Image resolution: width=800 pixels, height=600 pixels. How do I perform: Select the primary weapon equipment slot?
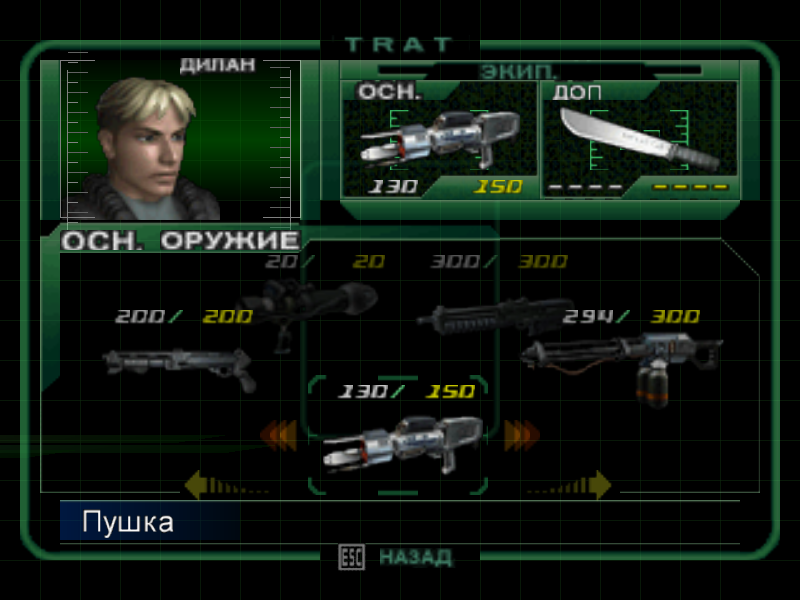[x=439, y=140]
